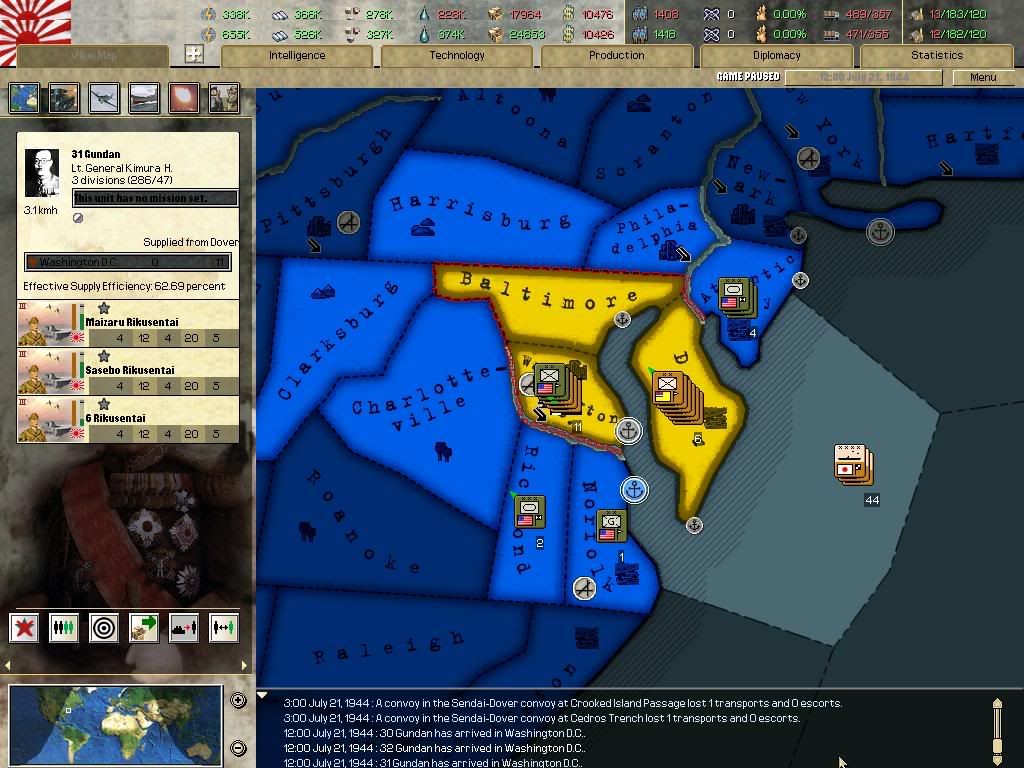The image size is (1024, 768).
Task: Go to the Diplomacy tab
Action: [776, 56]
